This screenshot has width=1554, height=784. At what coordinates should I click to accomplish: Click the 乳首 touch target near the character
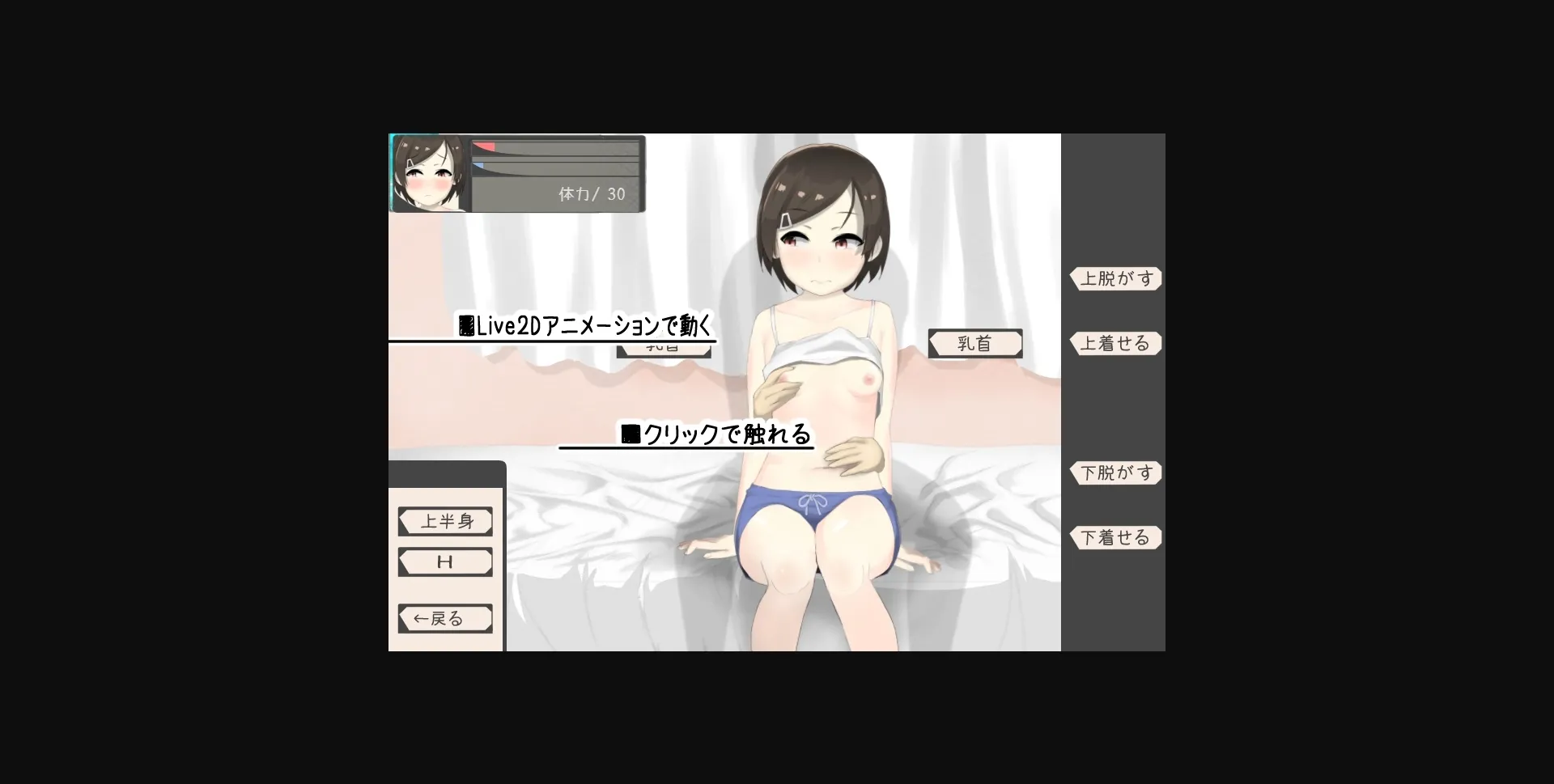tap(975, 343)
